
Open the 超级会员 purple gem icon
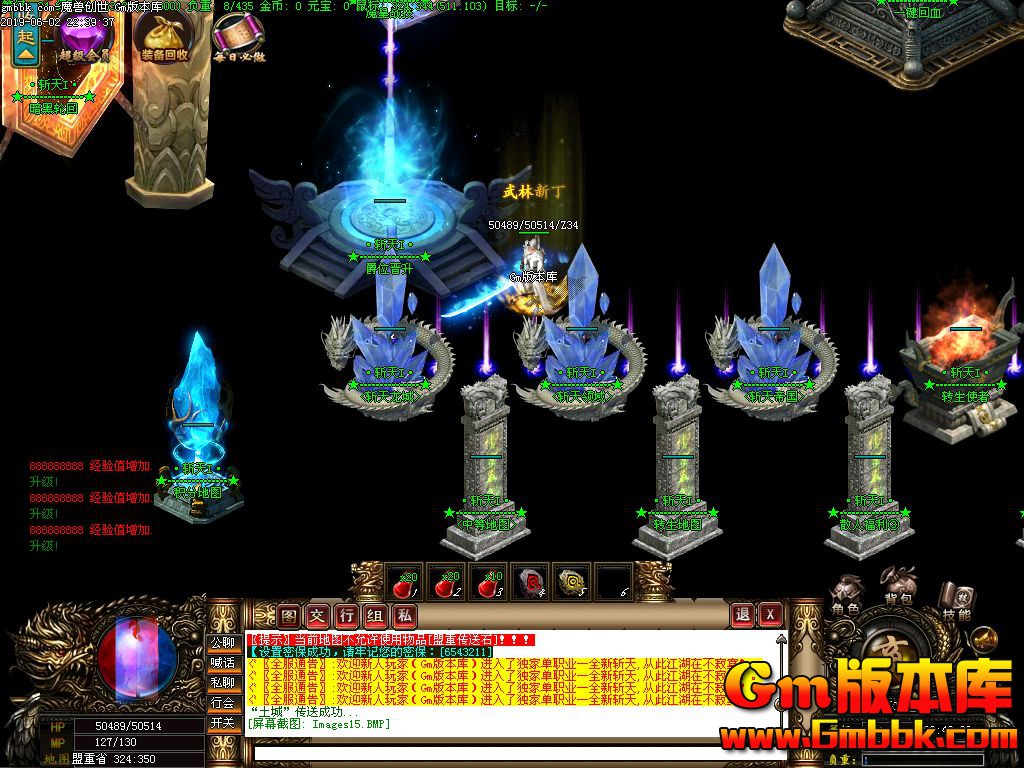[x=85, y=40]
